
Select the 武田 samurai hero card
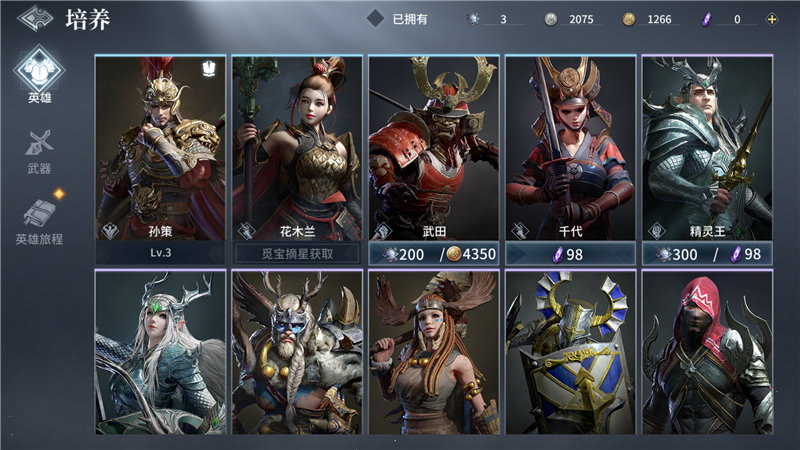(x=433, y=148)
